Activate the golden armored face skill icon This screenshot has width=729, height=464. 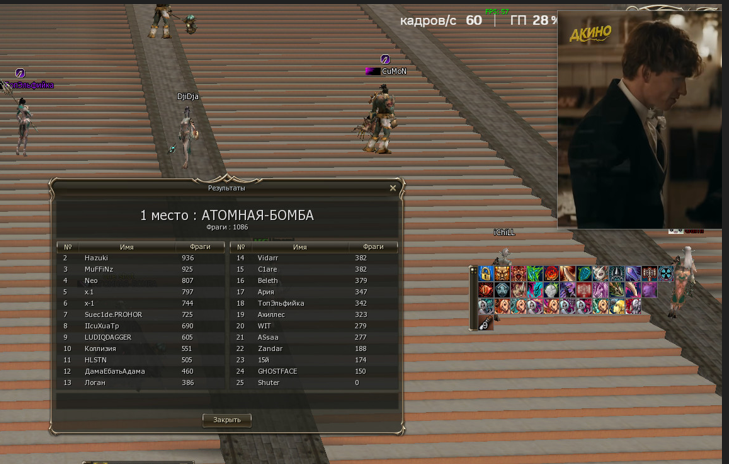pos(502,274)
